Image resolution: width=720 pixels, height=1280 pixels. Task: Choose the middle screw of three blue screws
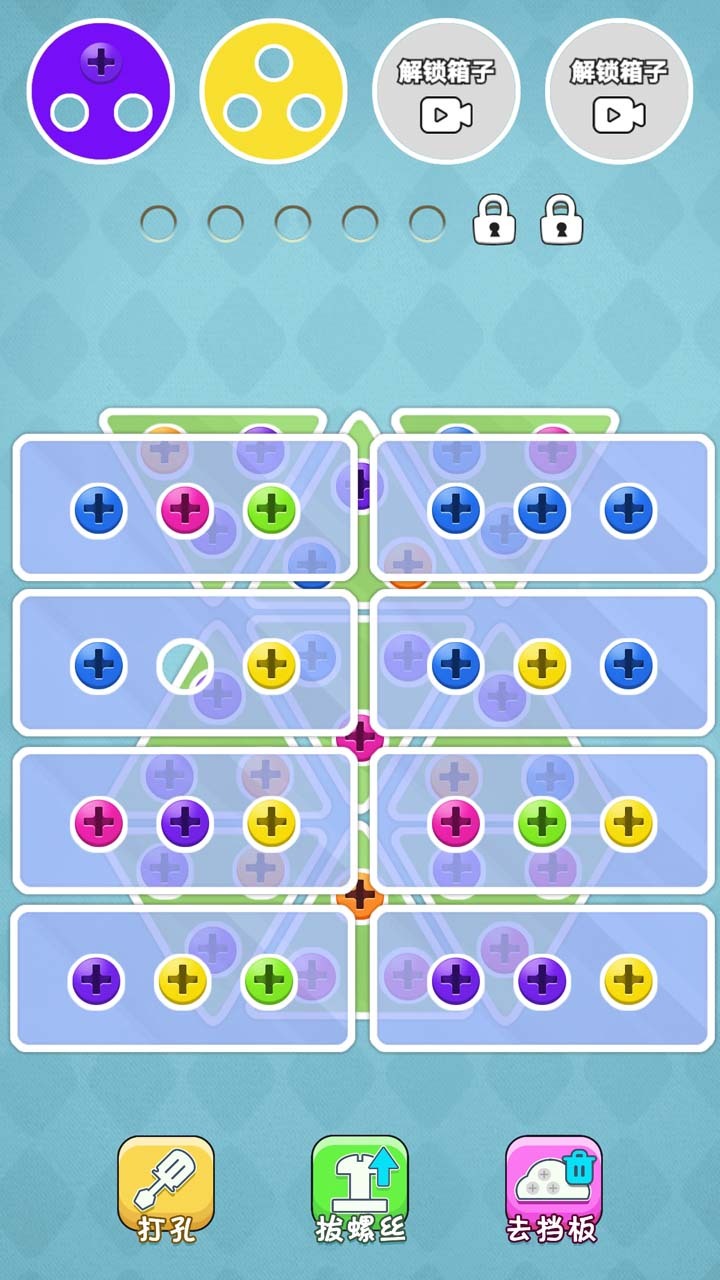[542, 510]
